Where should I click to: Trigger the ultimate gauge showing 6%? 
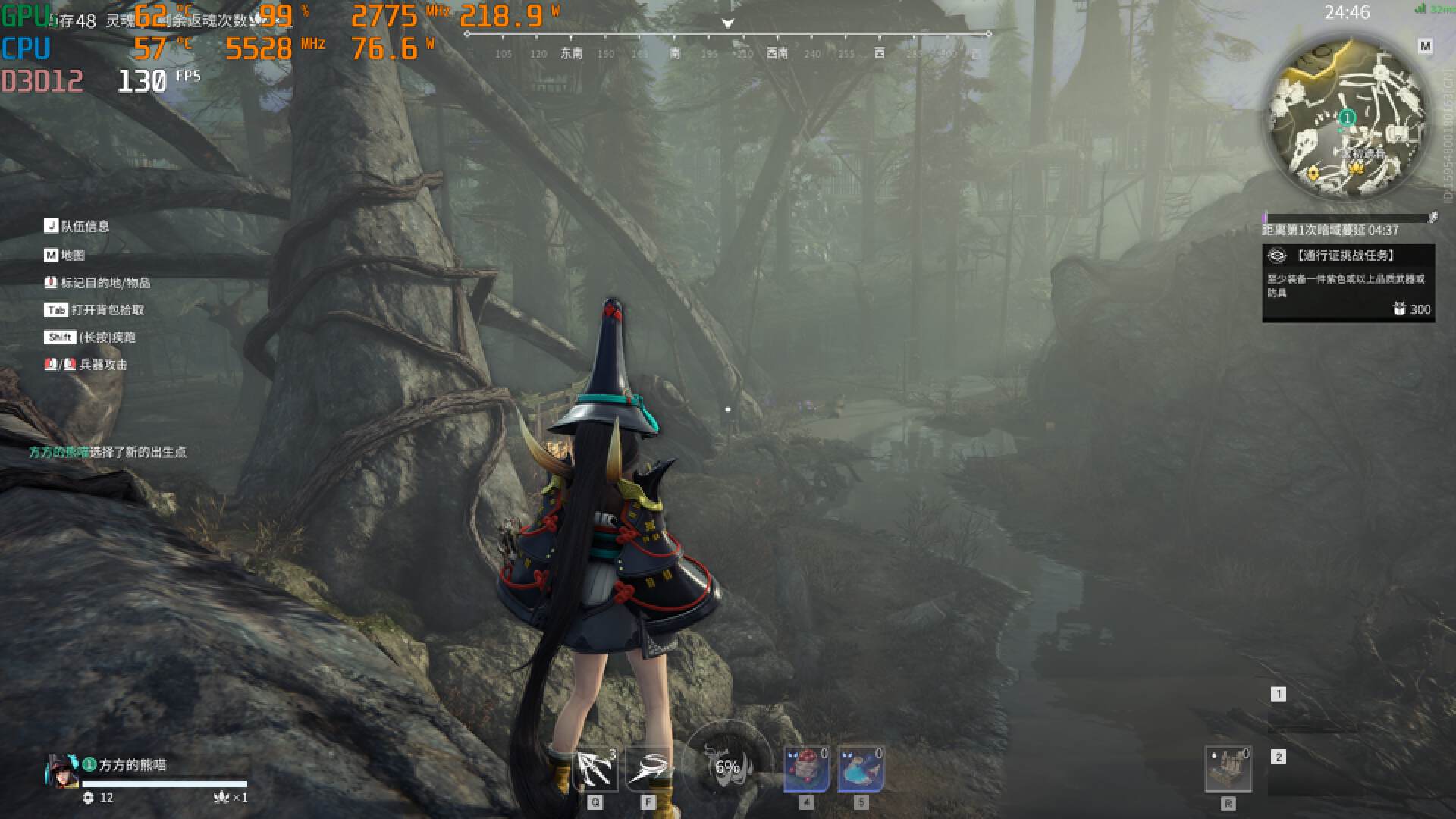[x=727, y=767]
